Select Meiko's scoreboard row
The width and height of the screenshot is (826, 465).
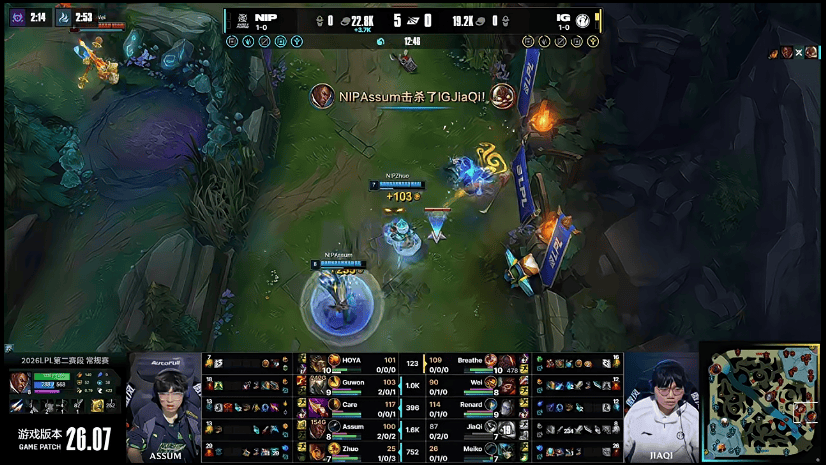(470, 449)
